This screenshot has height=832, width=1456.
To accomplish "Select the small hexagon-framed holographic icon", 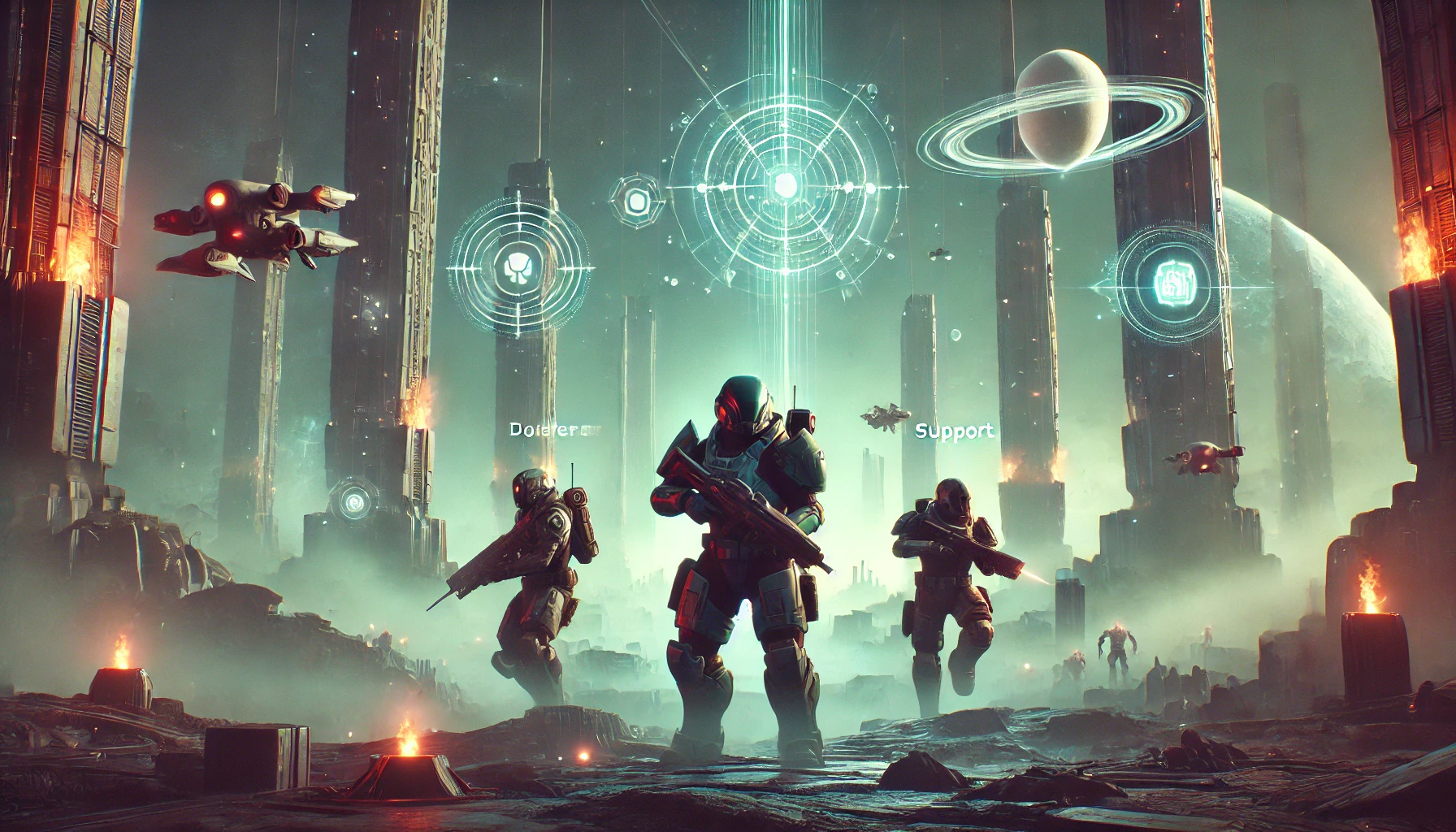I will pos(637,199).
